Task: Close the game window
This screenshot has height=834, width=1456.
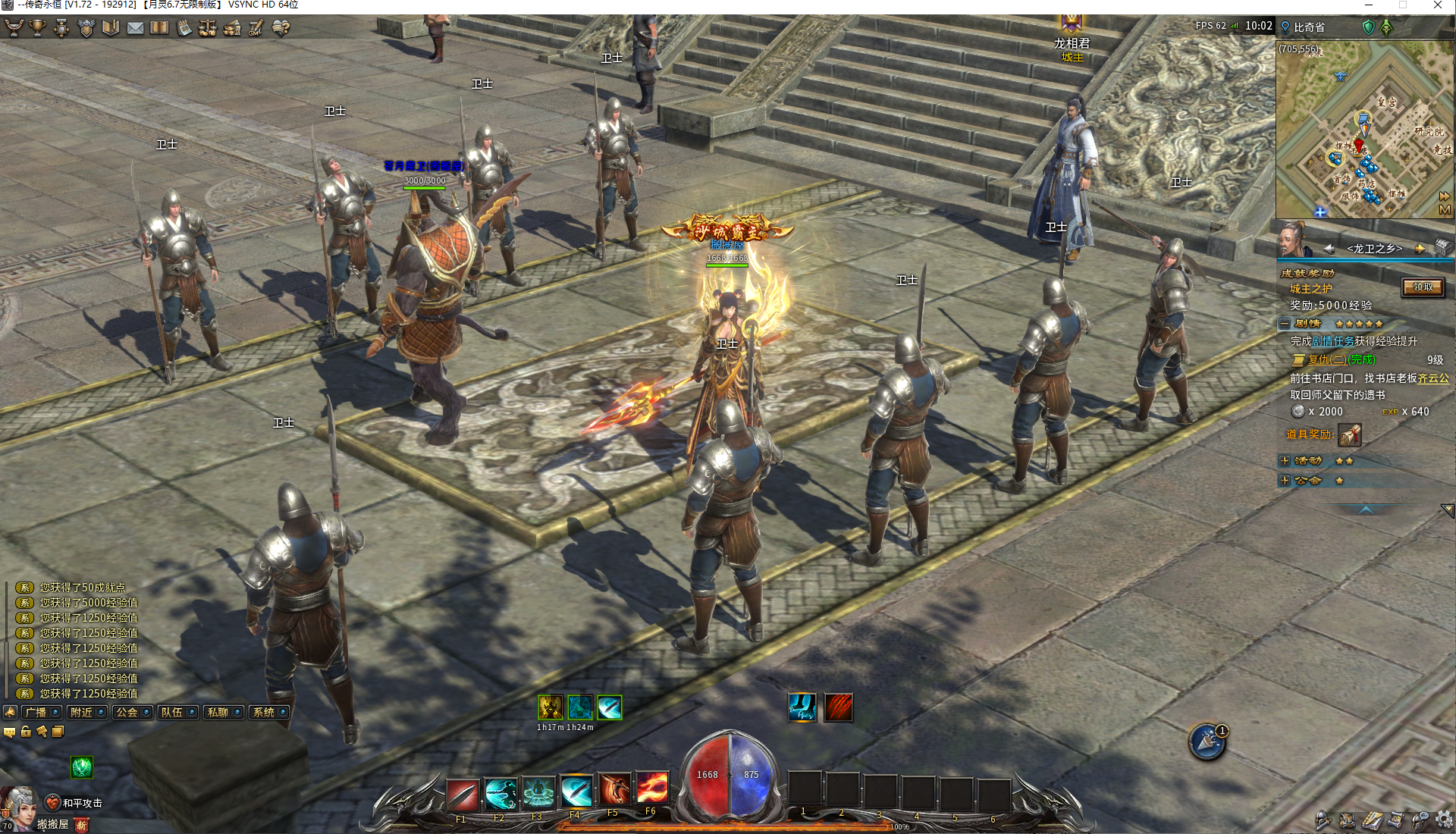Action: [x=1438, y=5]
